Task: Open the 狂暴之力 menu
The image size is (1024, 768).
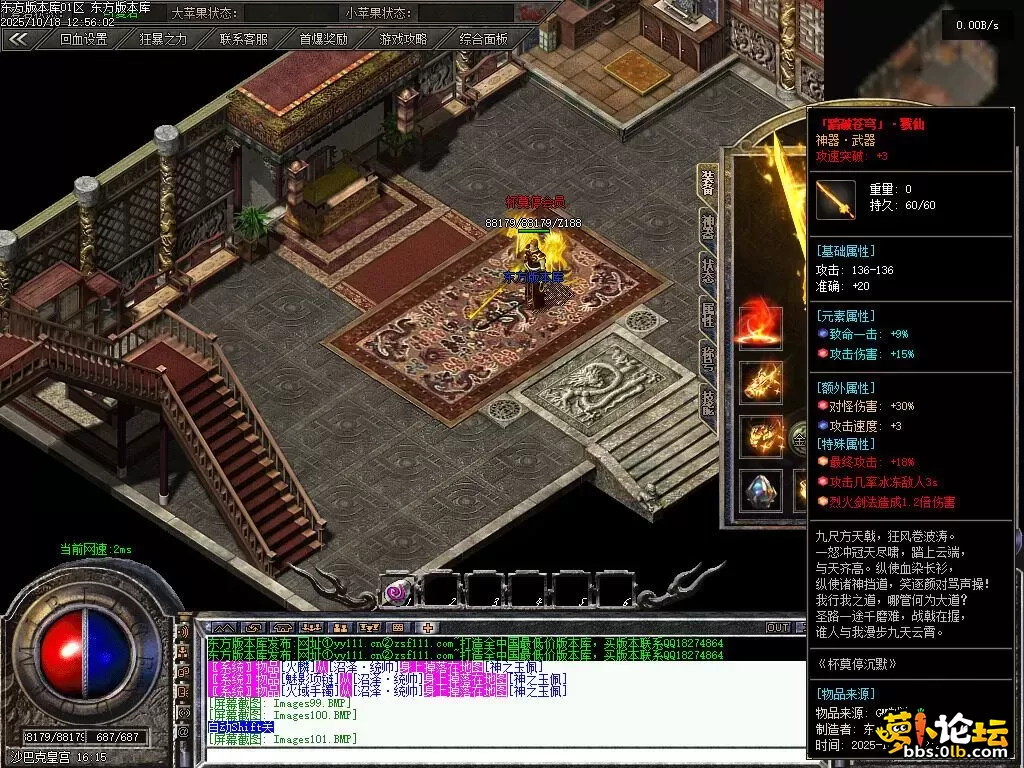Action: (x=163, y=40)
